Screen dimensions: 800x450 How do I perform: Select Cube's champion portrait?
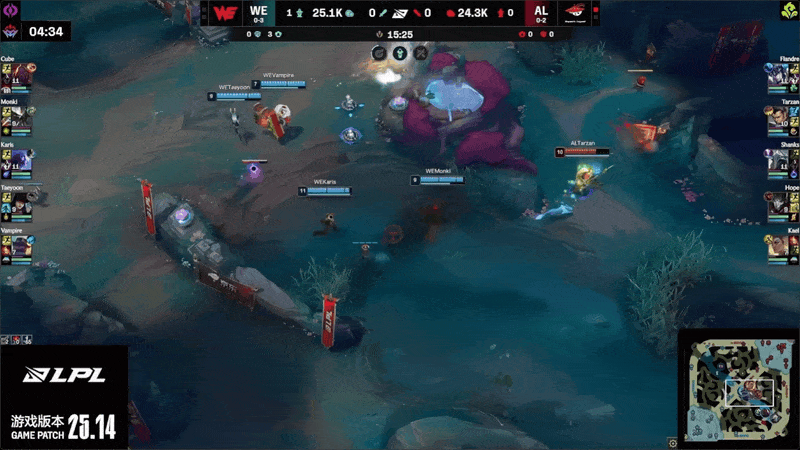click(x=22, y=77)
